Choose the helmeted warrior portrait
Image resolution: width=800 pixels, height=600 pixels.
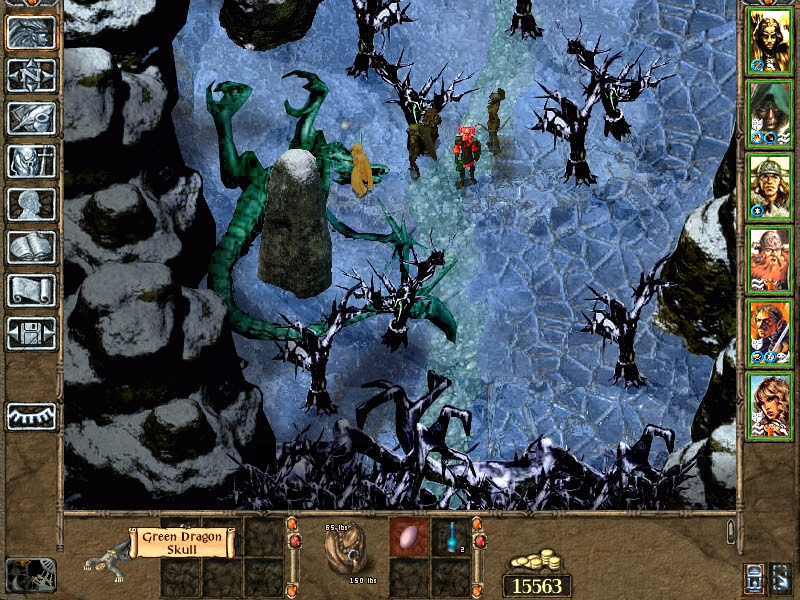pyautogui.click(x=770, y=186)
